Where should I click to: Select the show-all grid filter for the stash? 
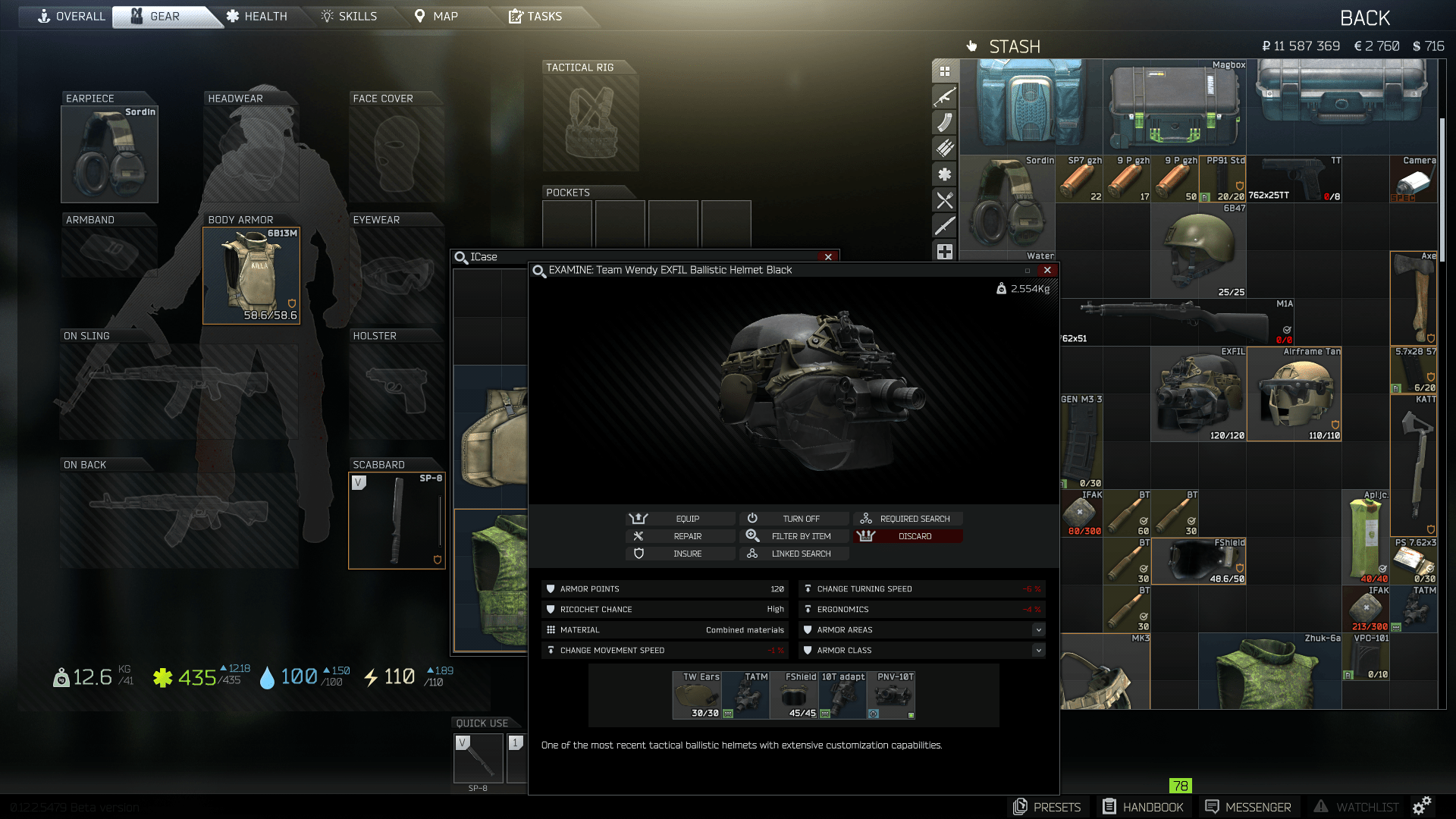point(944,70)
